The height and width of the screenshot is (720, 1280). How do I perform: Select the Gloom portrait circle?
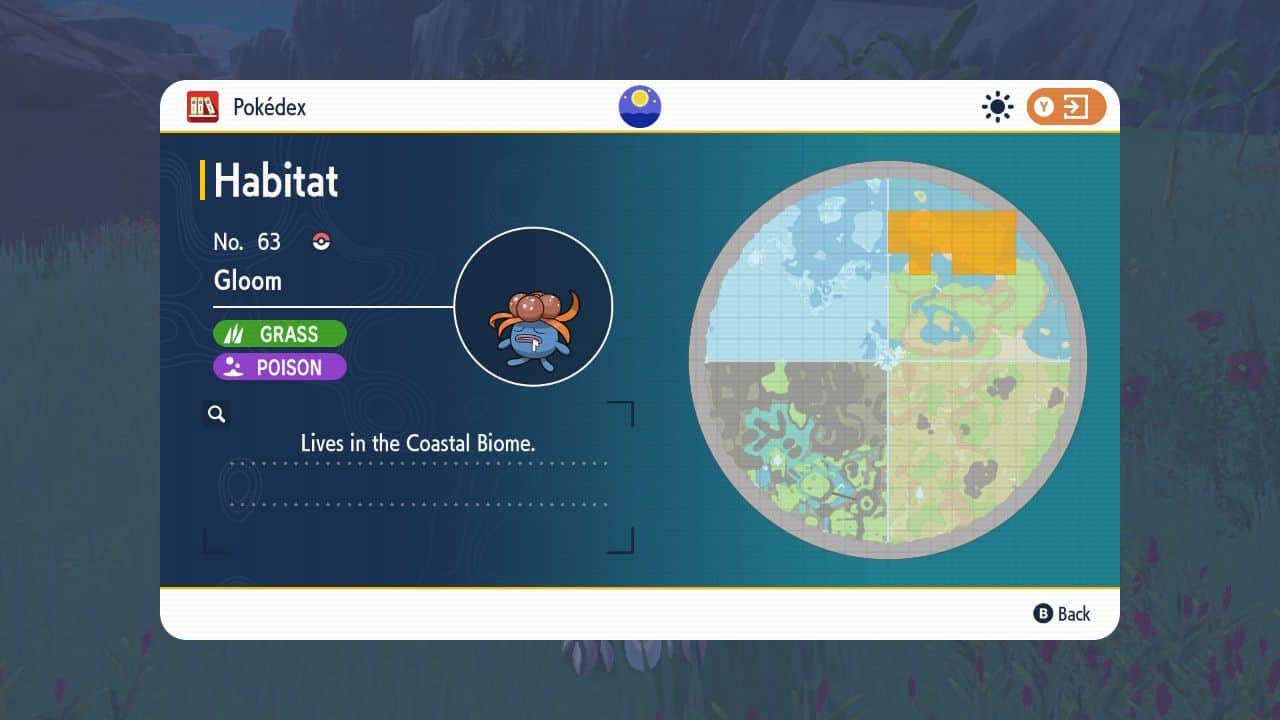click(533, 307)
